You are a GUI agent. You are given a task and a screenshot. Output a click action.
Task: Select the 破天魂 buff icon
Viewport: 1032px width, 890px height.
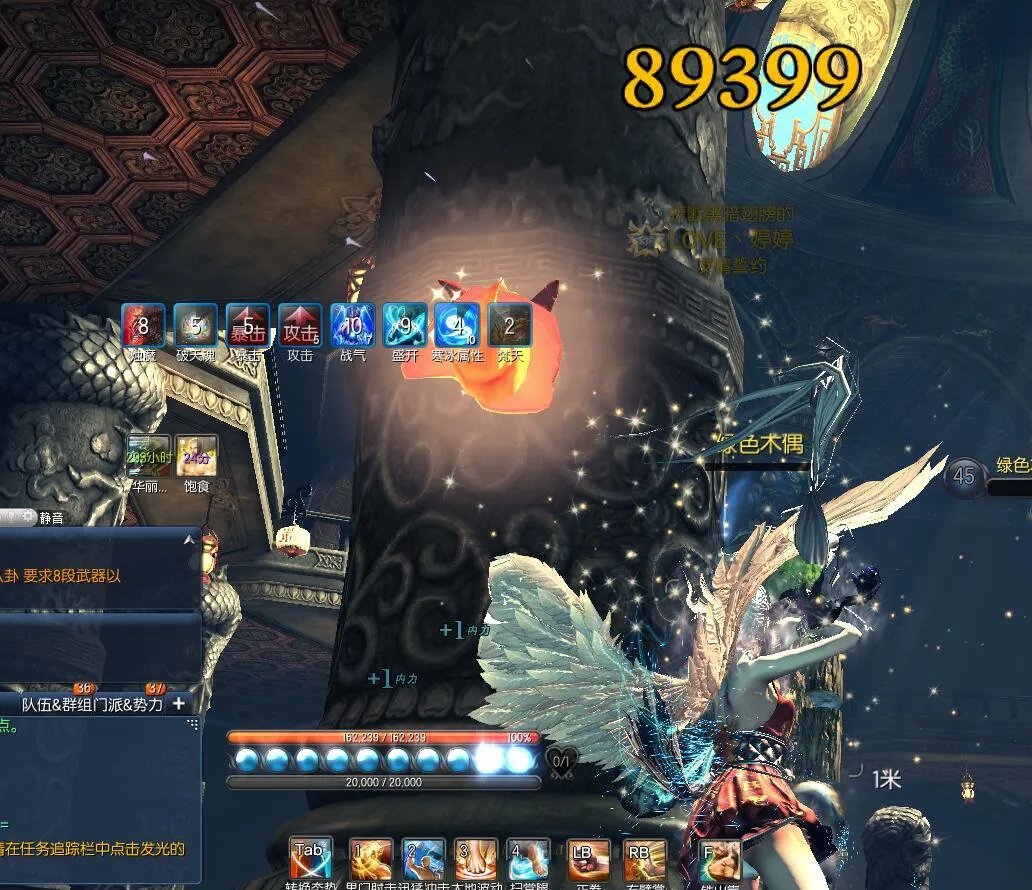[196, 325]
